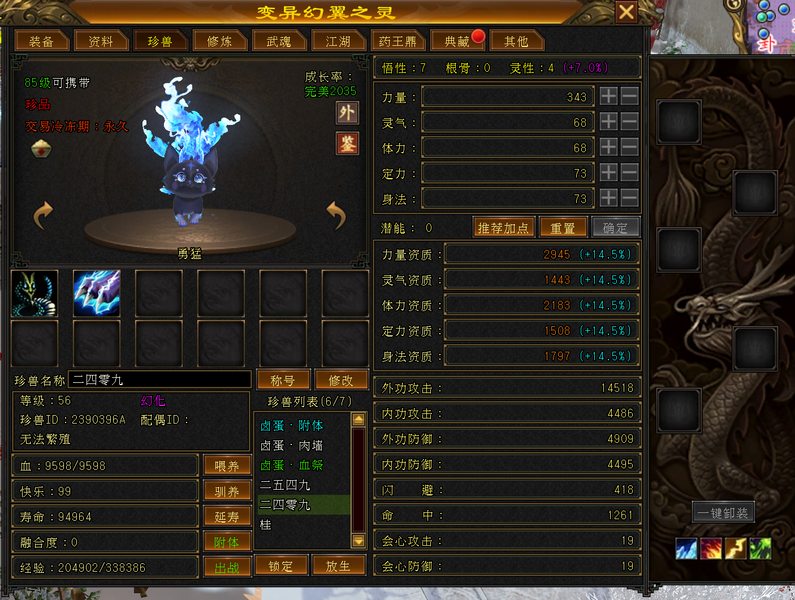Release the pet with 放生
The width and height of the screenshot is (795, 600).
339,565
